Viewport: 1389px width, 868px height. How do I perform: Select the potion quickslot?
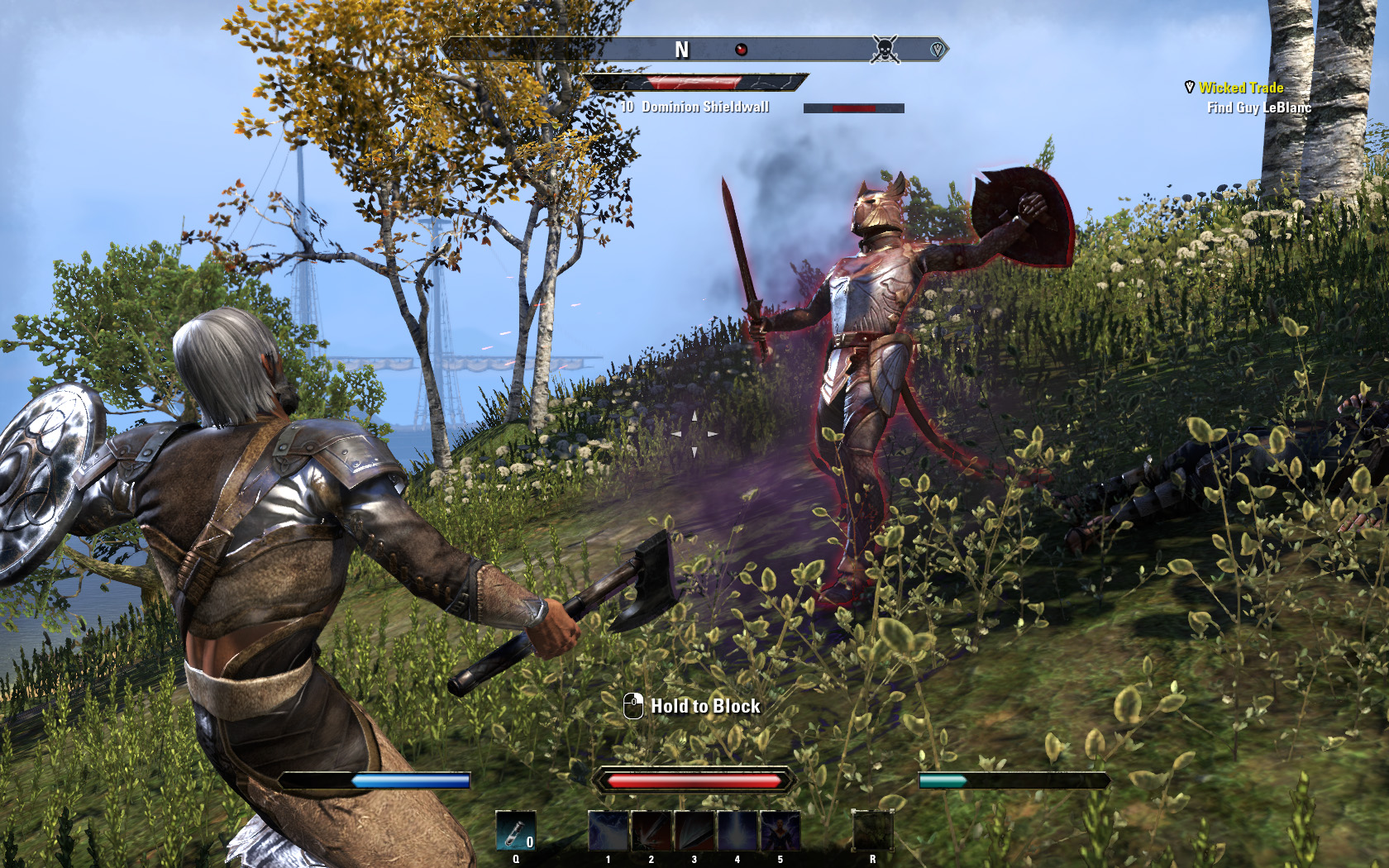coord(515,831)
